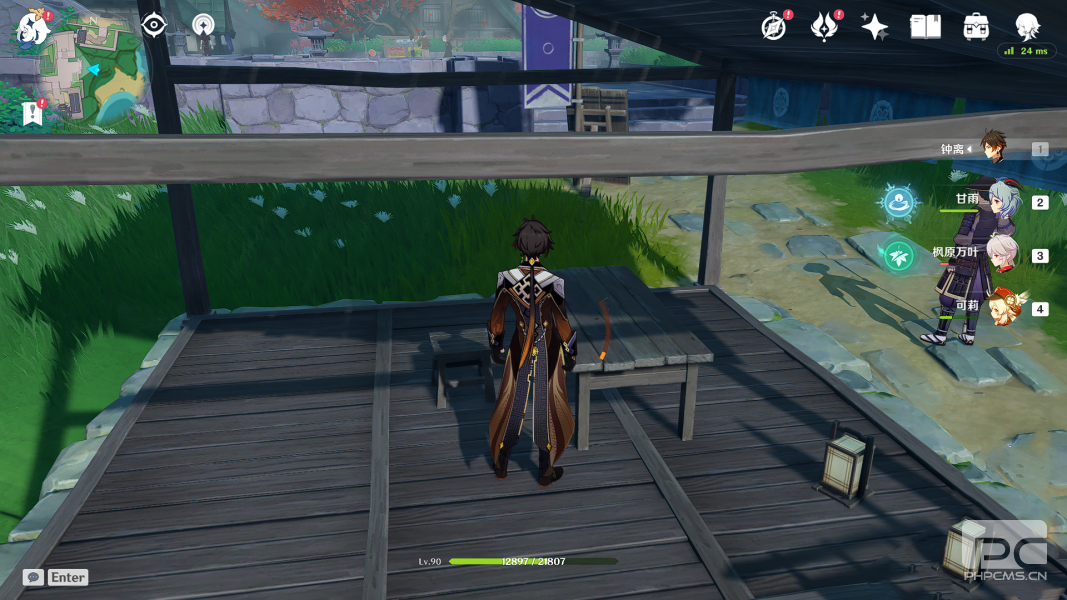Trigger 甘雨's glowing elemental burst icon
This screenshot has width=1067, height=600.
[899, 202]
